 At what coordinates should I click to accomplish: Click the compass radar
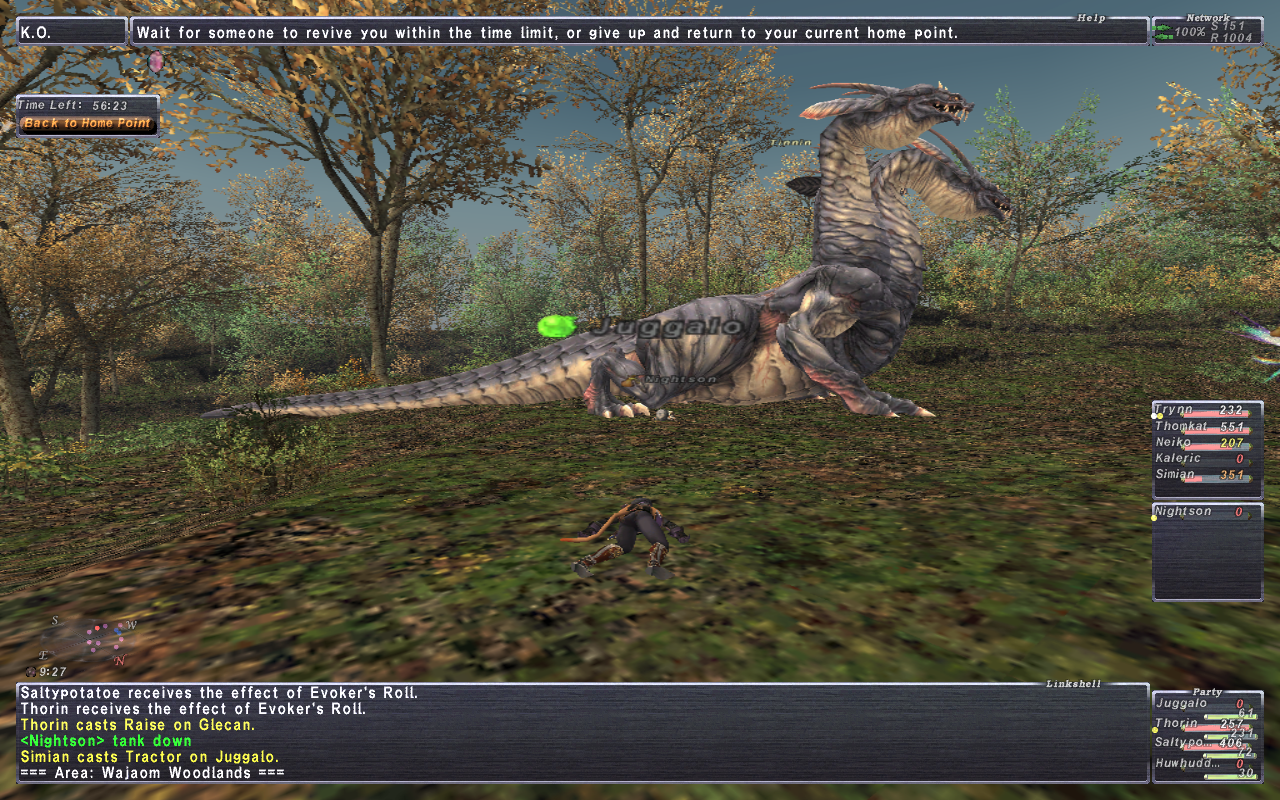click(92, 639)
